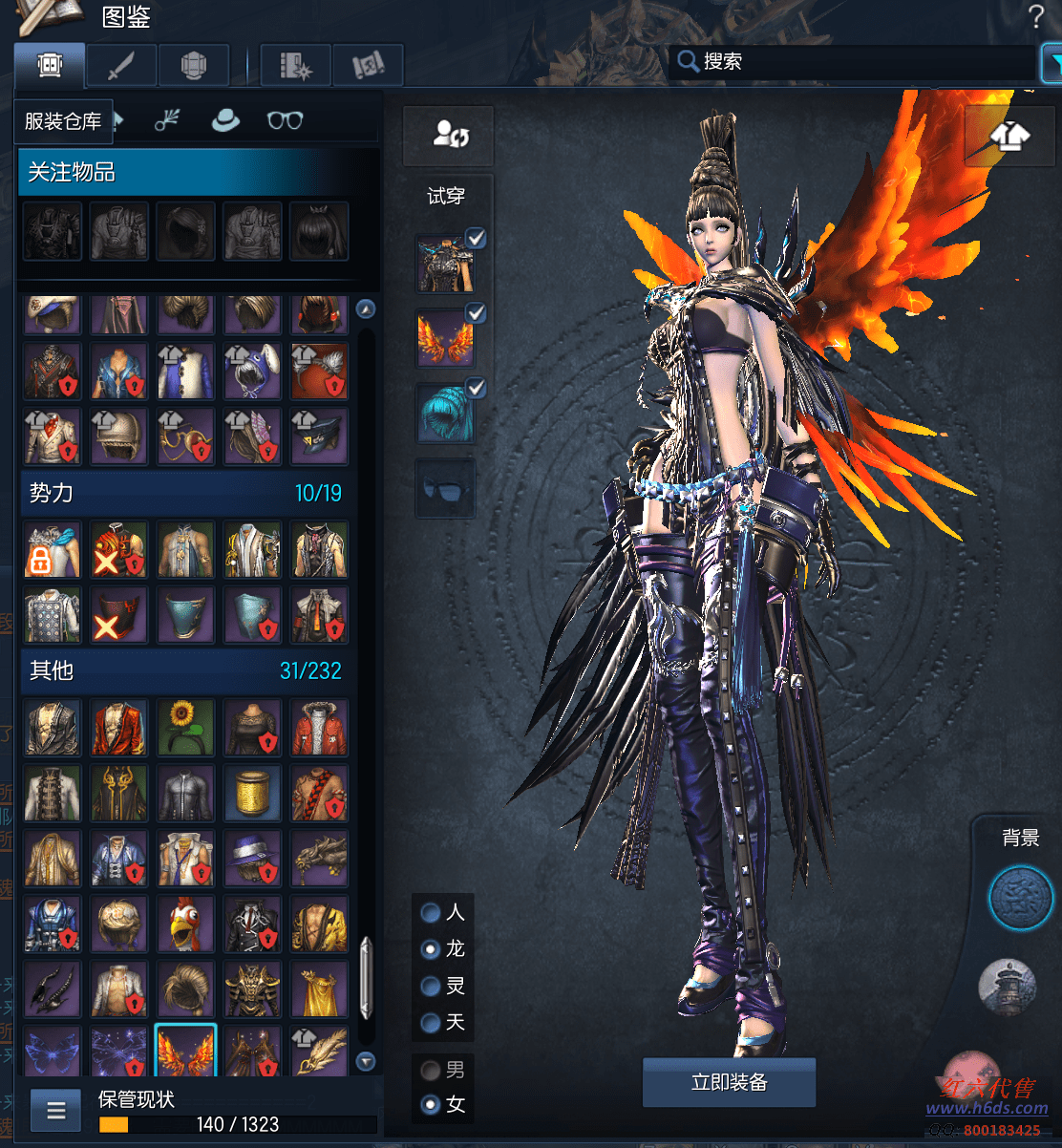Viewport: 1062px width, 1148px height.
Task: Select the hat category filter
Action: click(x=225, y=120)
